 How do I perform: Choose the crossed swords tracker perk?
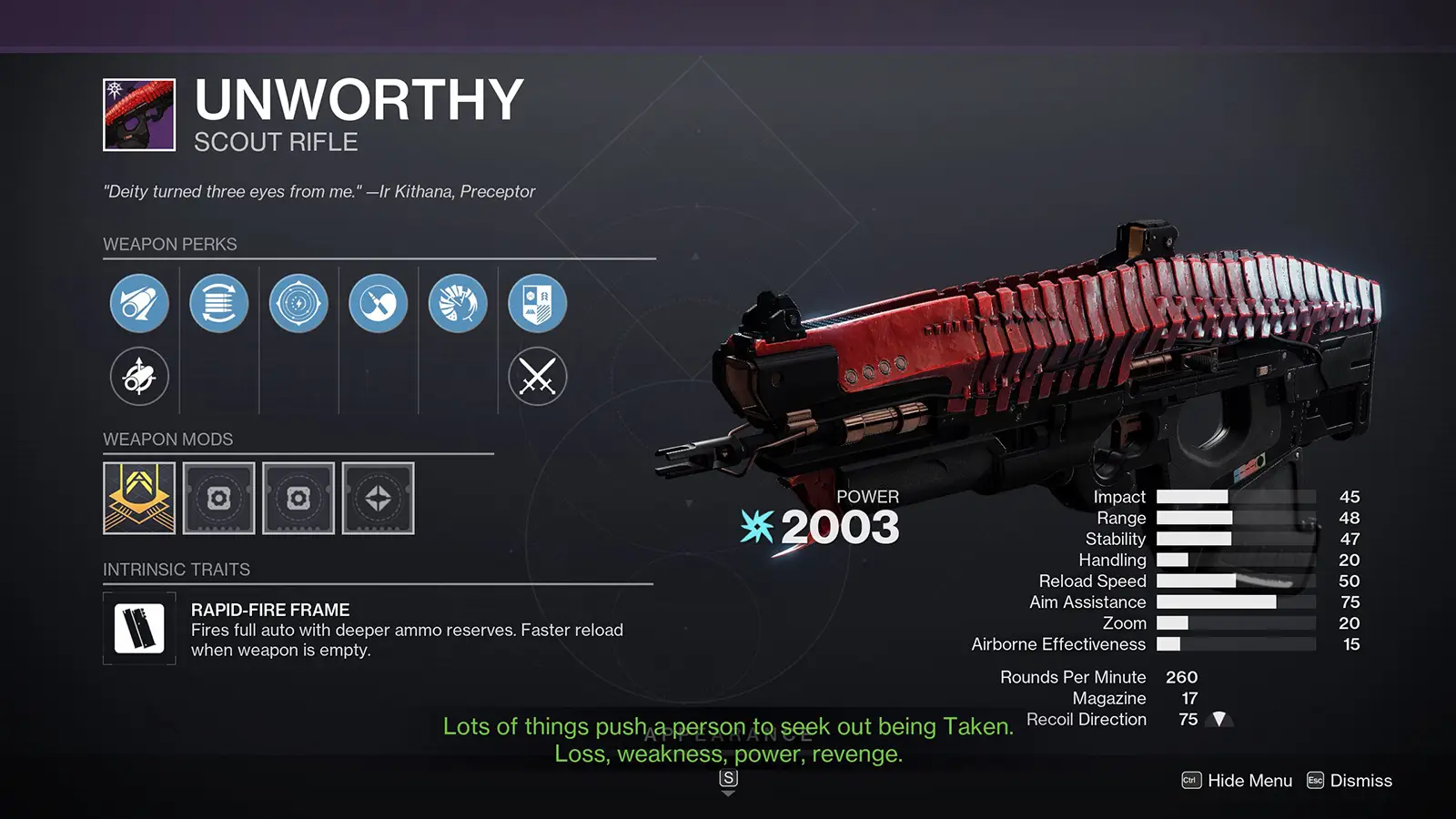point(537,376)
